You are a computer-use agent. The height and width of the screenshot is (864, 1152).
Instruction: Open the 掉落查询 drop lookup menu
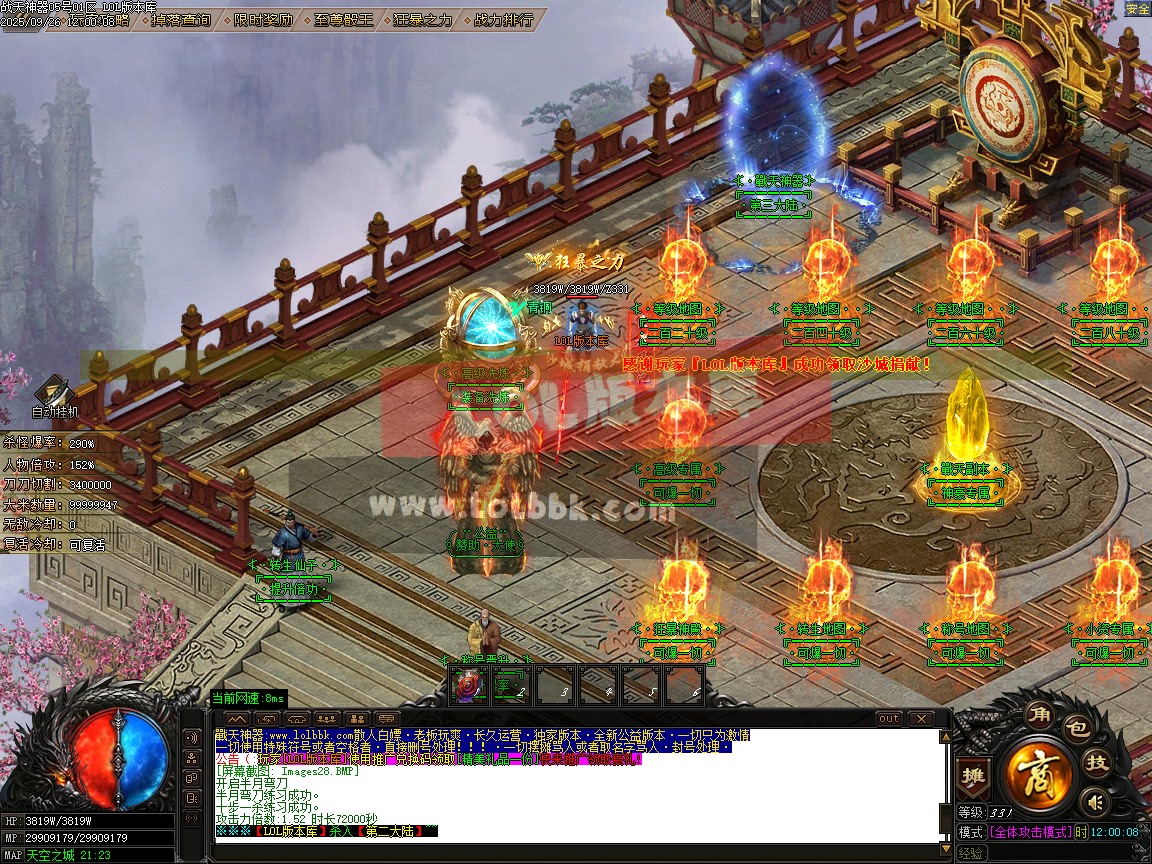181,19
